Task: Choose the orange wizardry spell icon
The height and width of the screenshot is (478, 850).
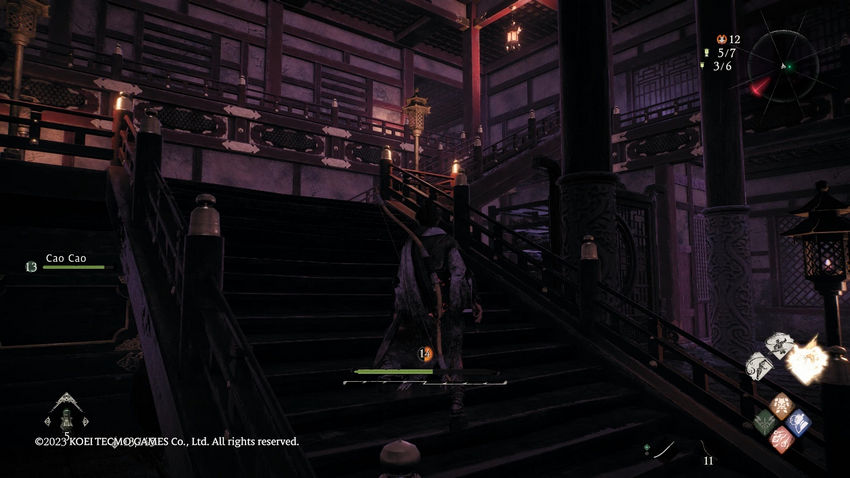Action: (x=782, y=405)
